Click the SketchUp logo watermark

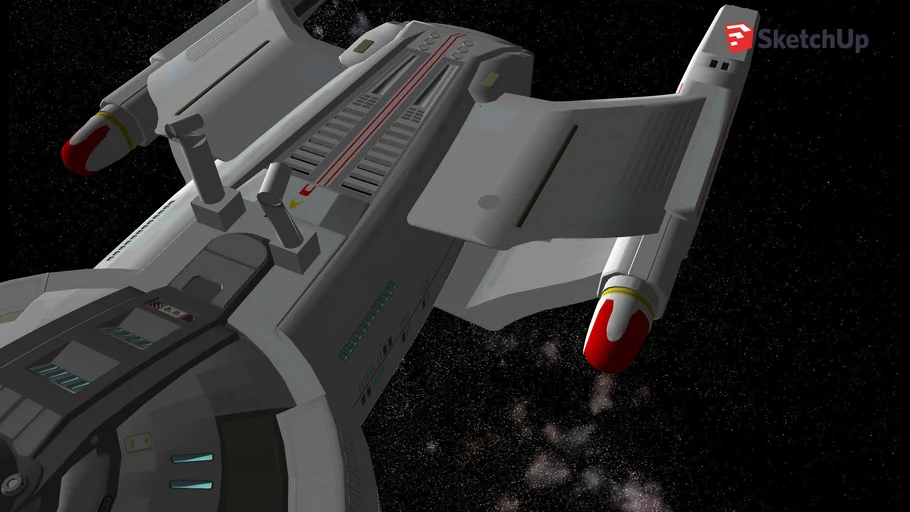click(796, 38)
